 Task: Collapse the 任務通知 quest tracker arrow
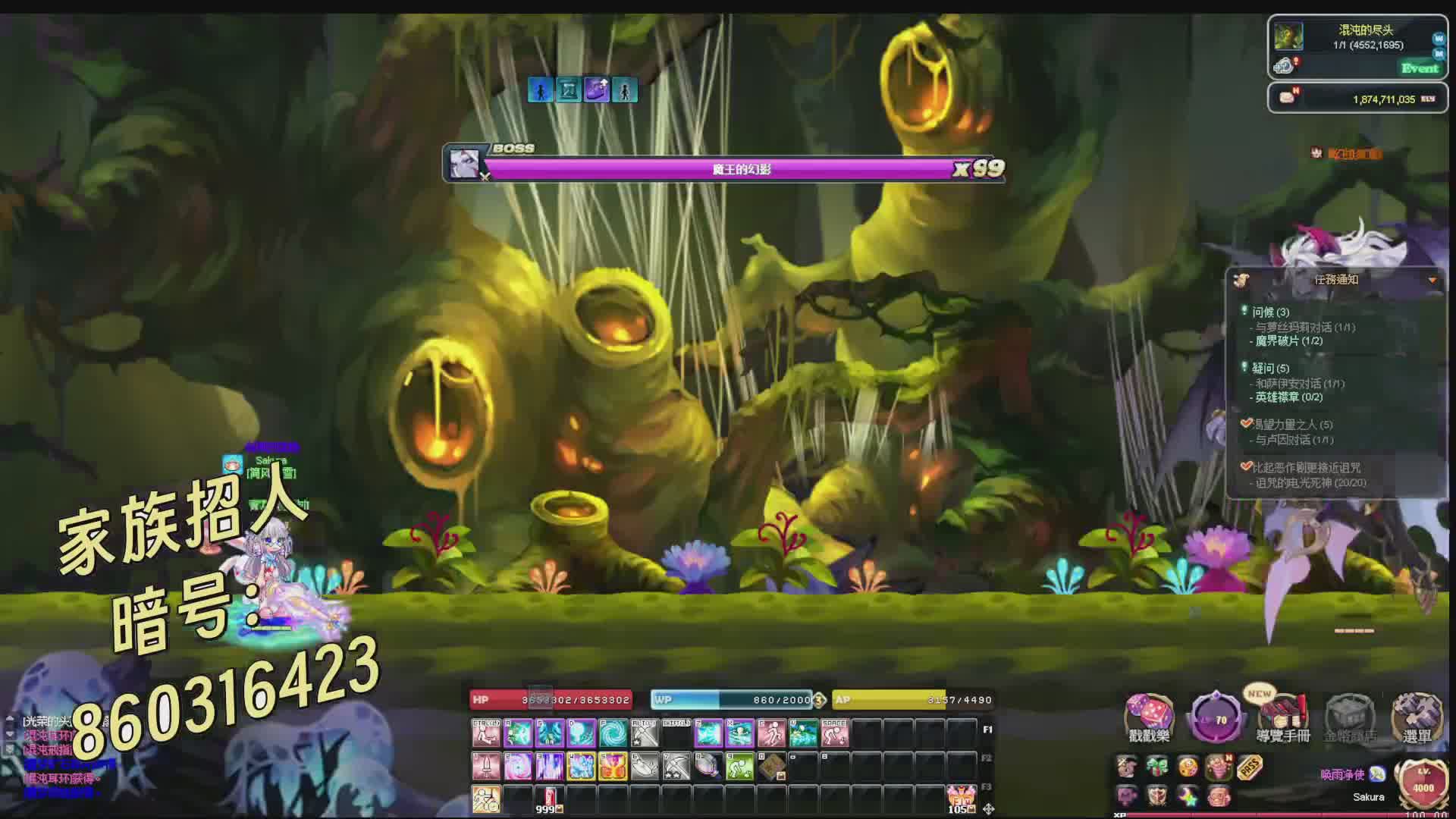pyautogui.click(x=1432, y=280)
